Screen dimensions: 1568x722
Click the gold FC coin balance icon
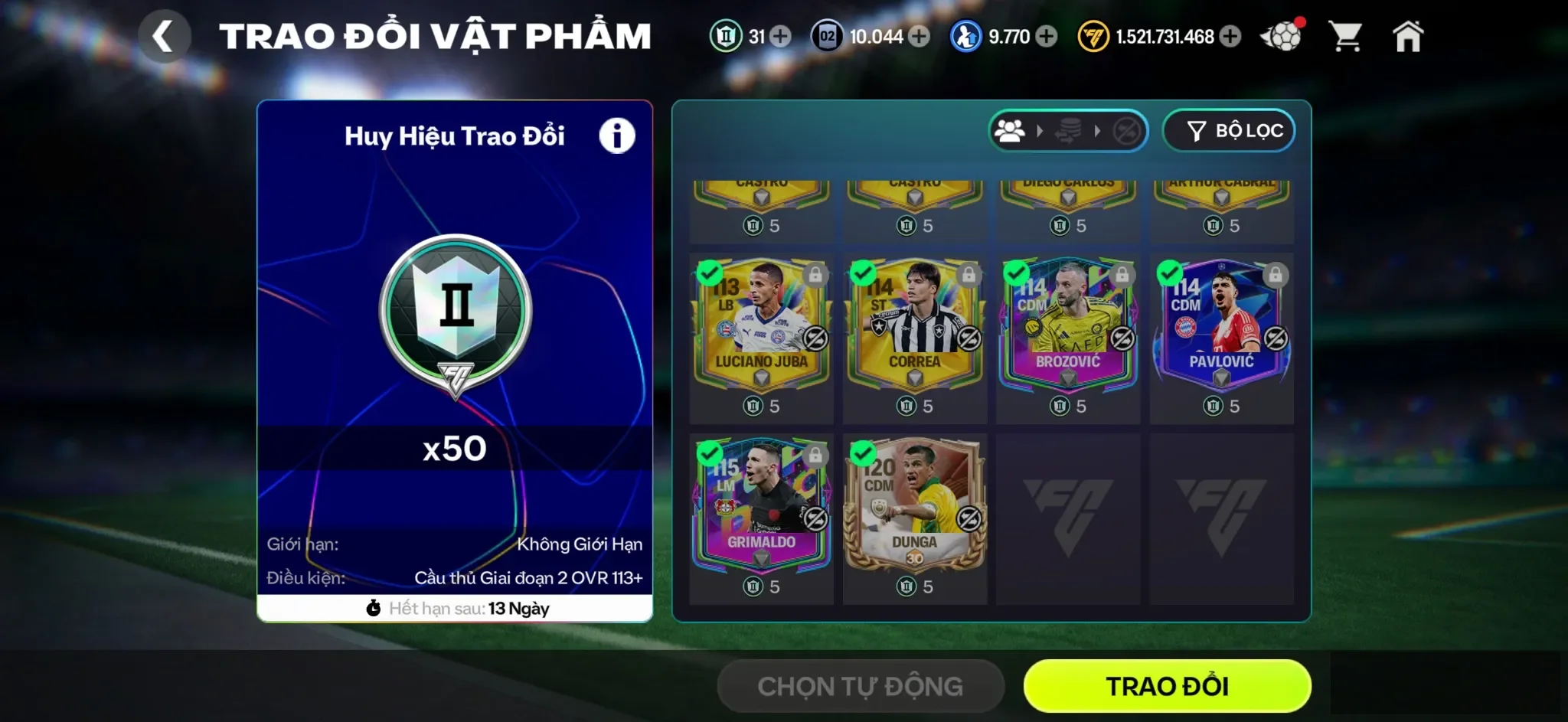(1093, 34)
